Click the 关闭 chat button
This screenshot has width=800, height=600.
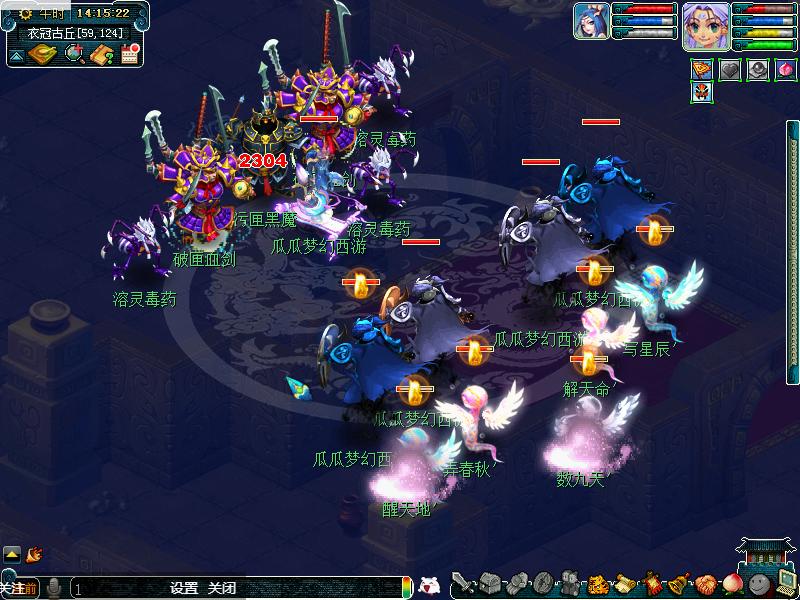coord(221,588)
